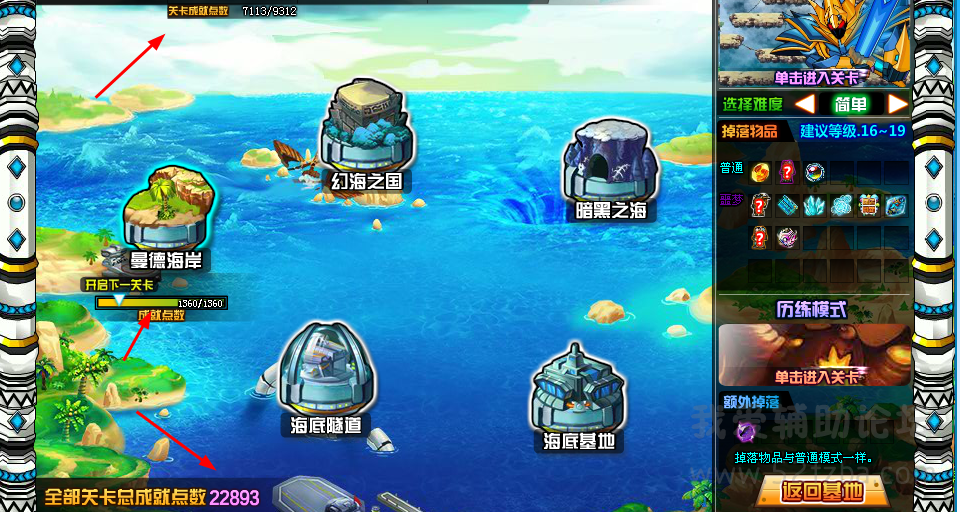Select the 海底隧道 level node
The image size is (960, 512).
point(326,375)
